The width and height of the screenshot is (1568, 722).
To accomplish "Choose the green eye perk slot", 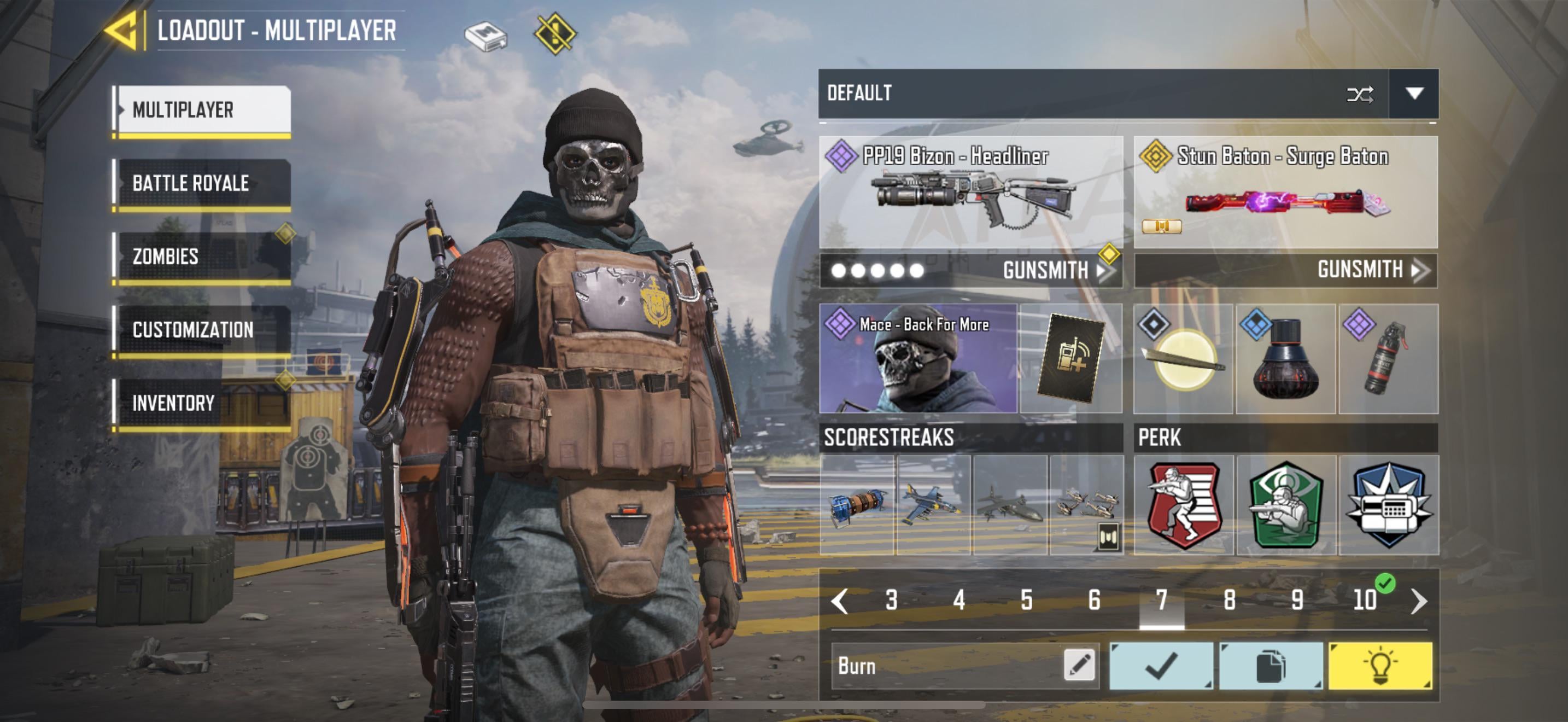I will [1285, 505].
